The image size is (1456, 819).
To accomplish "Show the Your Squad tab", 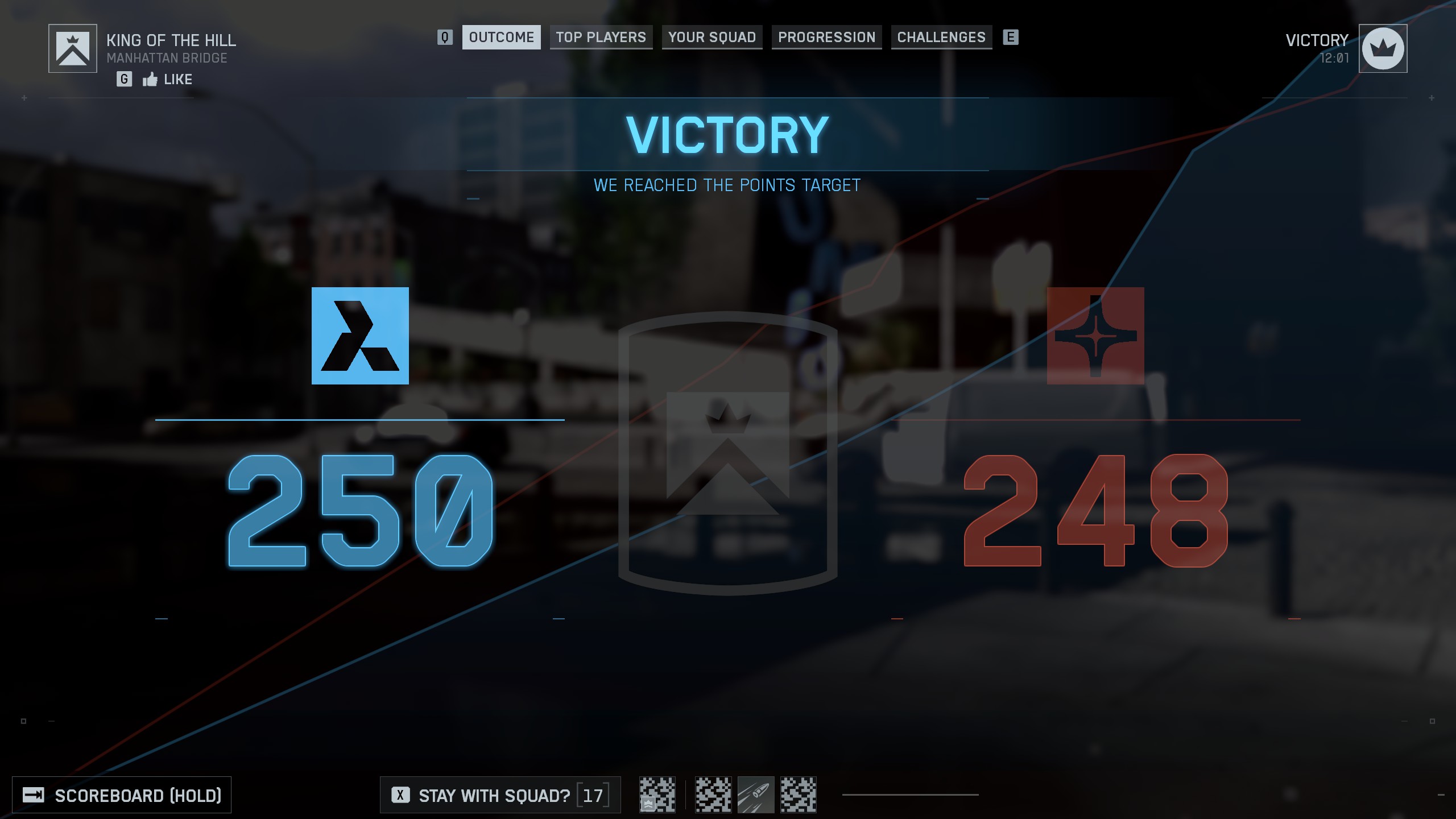I will coord(712,38).
